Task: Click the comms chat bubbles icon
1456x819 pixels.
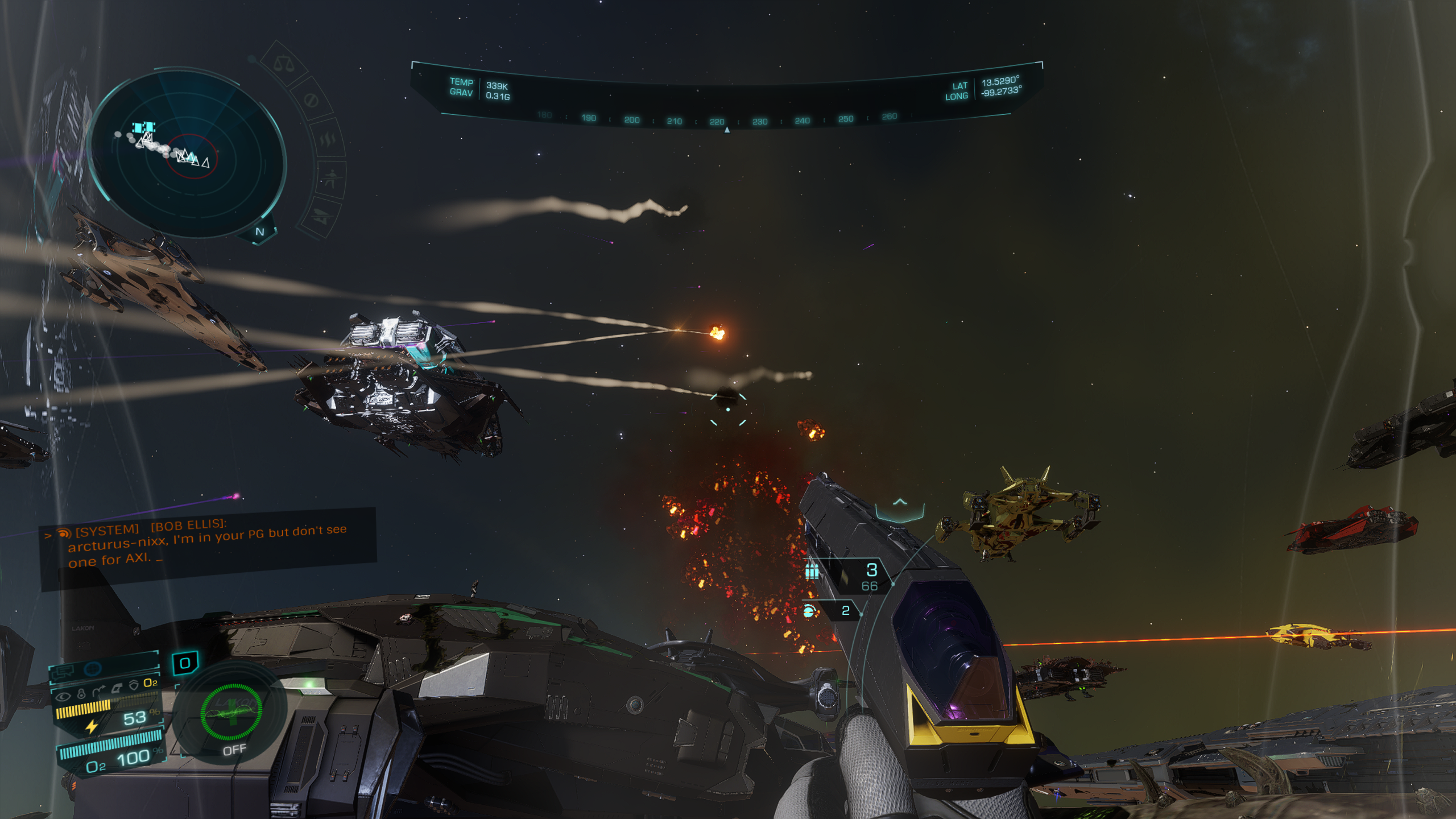Action: tap(63, 673)
